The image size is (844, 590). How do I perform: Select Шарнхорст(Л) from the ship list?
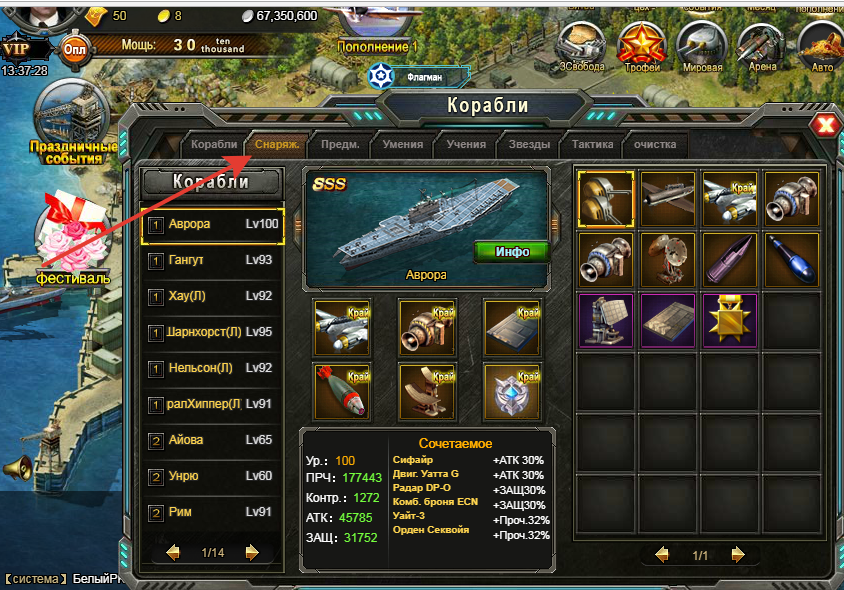pyautogui.click(x=212, y=332)
